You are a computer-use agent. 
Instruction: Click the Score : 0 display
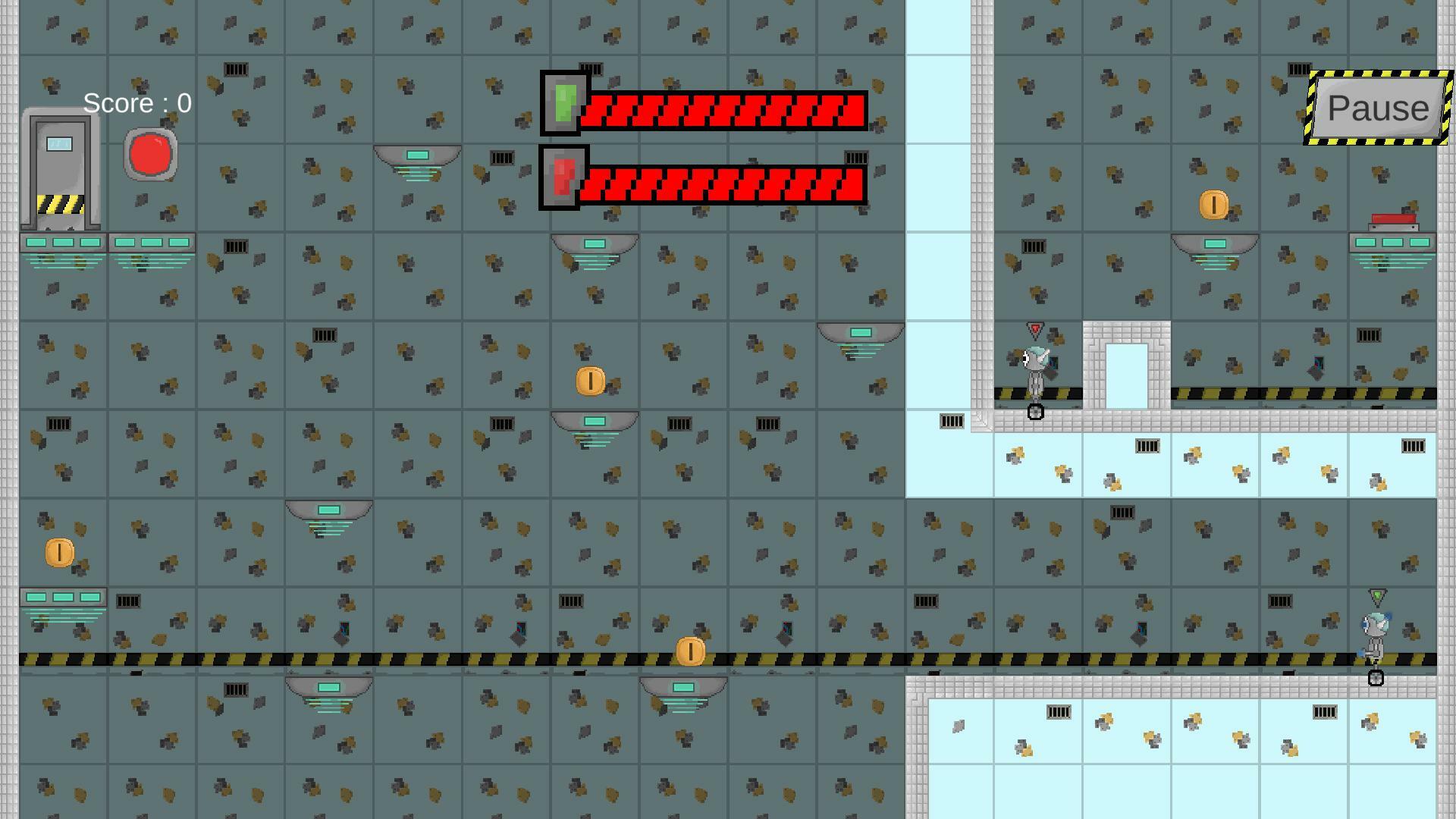tap(136, 103)
